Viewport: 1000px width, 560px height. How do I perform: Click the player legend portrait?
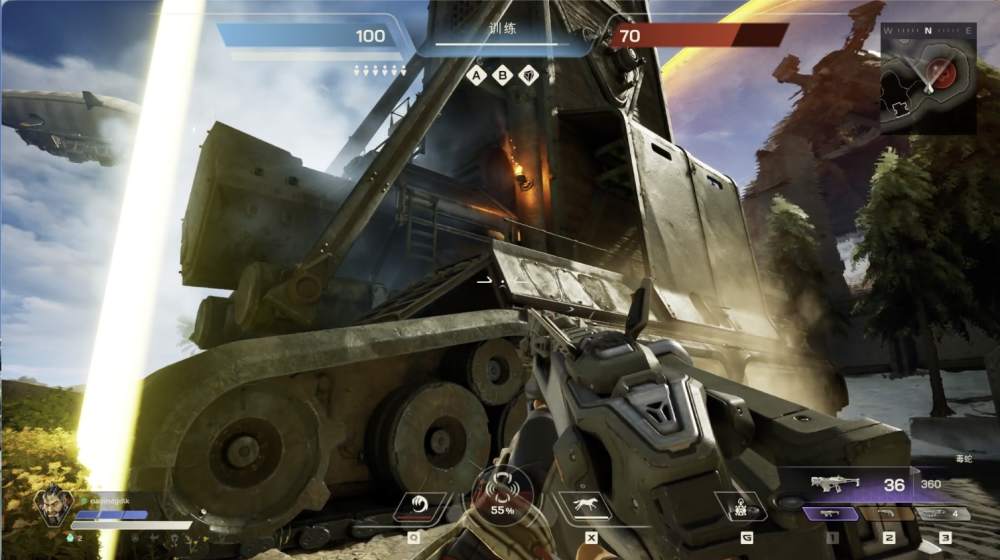(x=50, y=505)
